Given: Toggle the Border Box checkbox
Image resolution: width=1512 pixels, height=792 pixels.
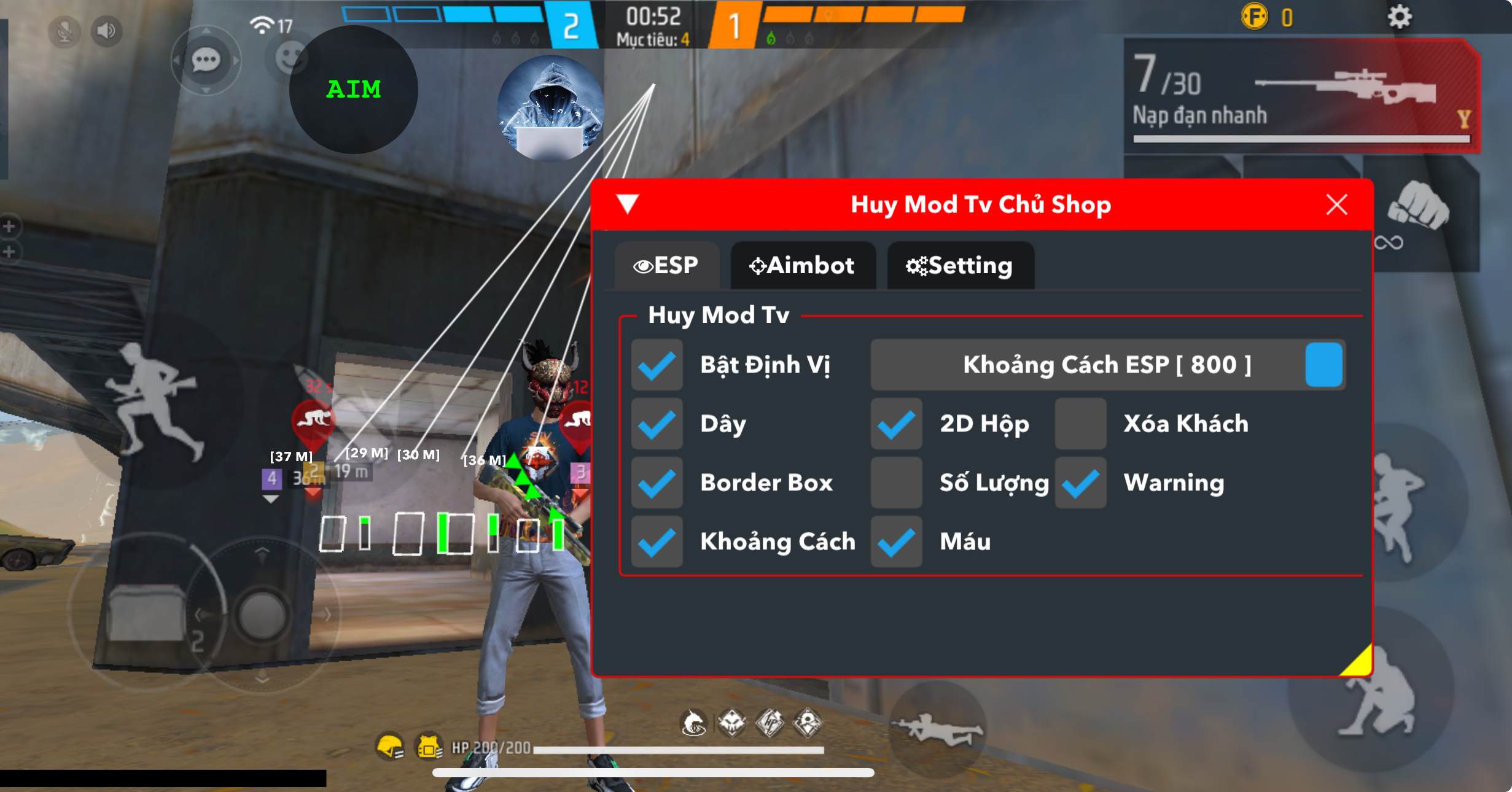Looking at the screenshot, I should pos(657,483).
